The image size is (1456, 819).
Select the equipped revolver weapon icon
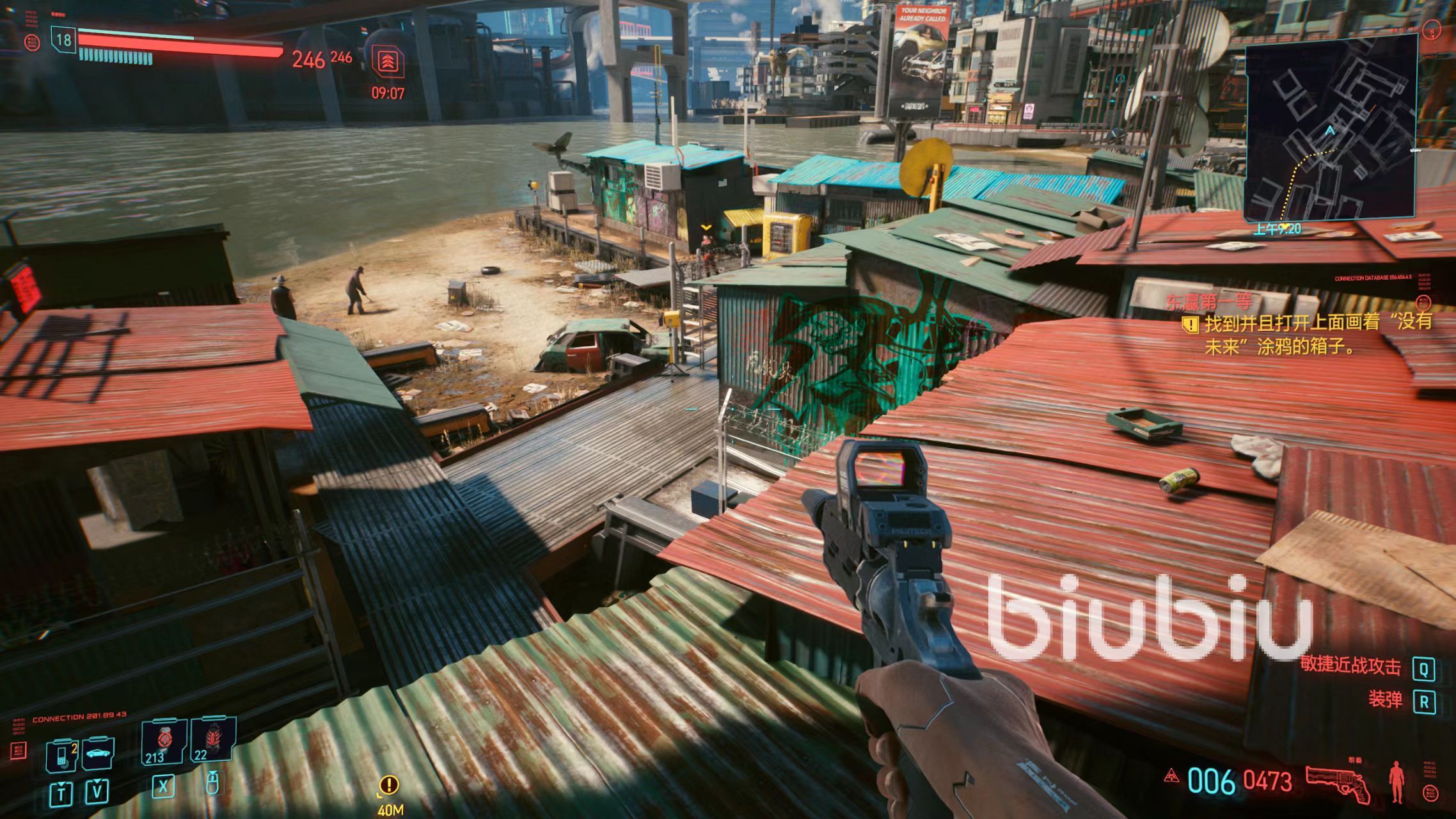[1338, 782]
